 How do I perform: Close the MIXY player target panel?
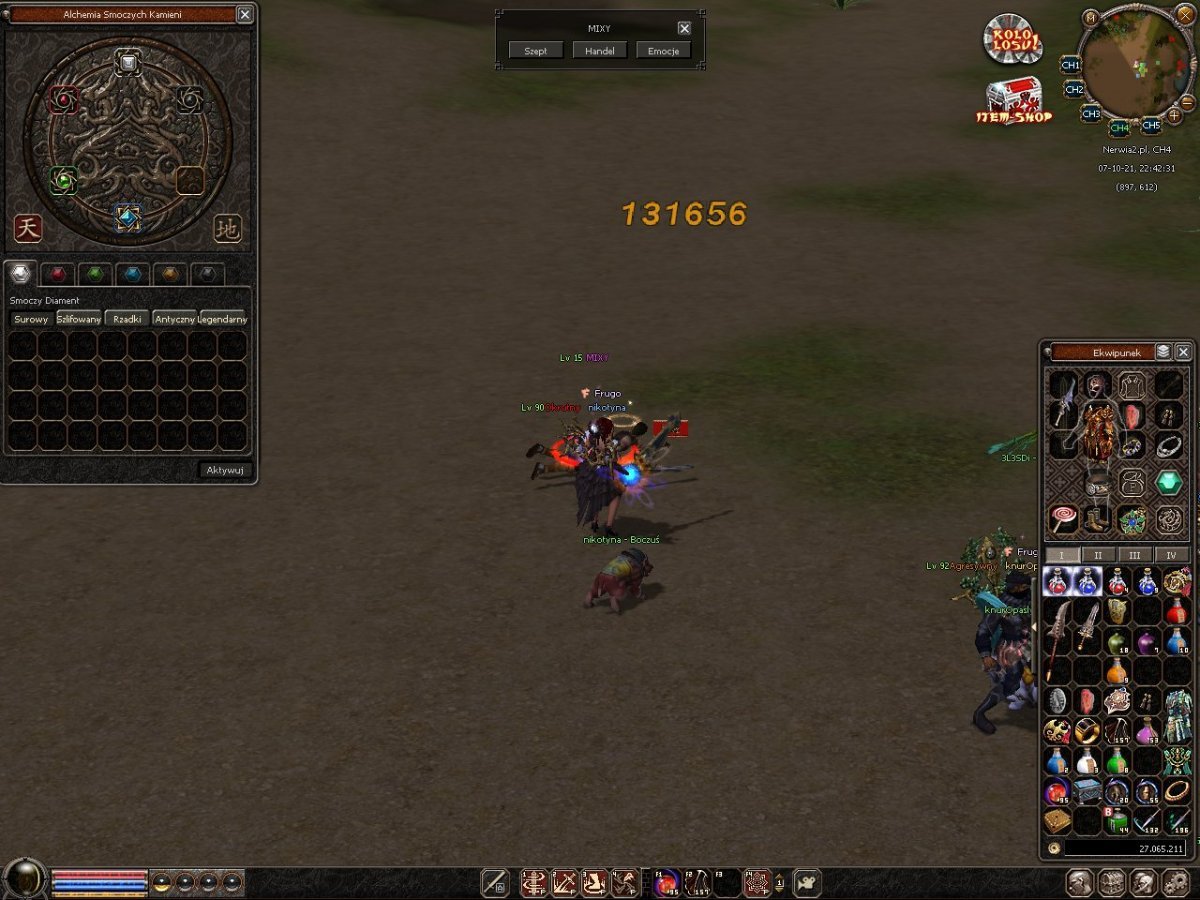684,29
